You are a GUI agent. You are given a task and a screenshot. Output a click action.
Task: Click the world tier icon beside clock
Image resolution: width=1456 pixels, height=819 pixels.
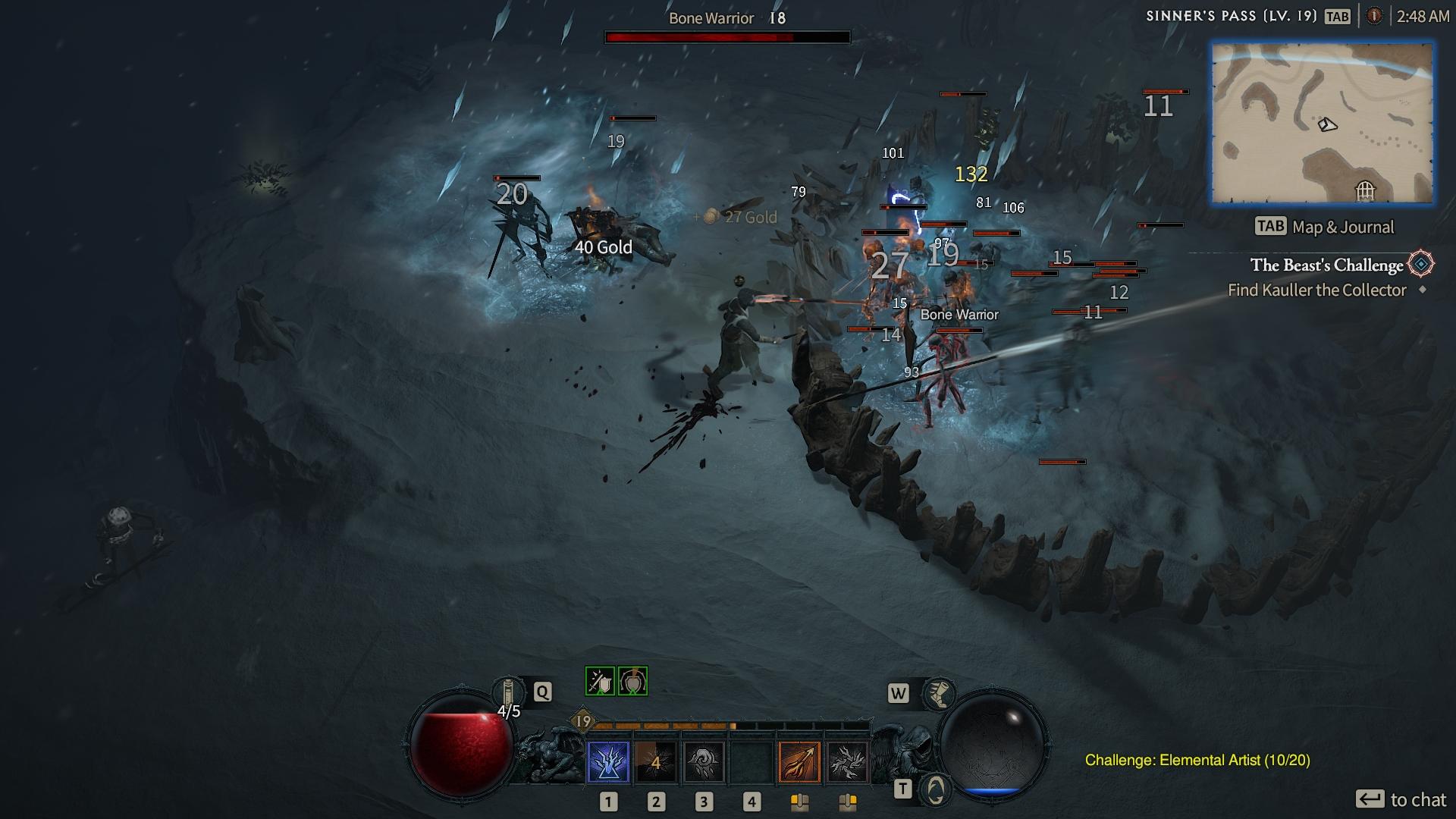(1374, 16)
